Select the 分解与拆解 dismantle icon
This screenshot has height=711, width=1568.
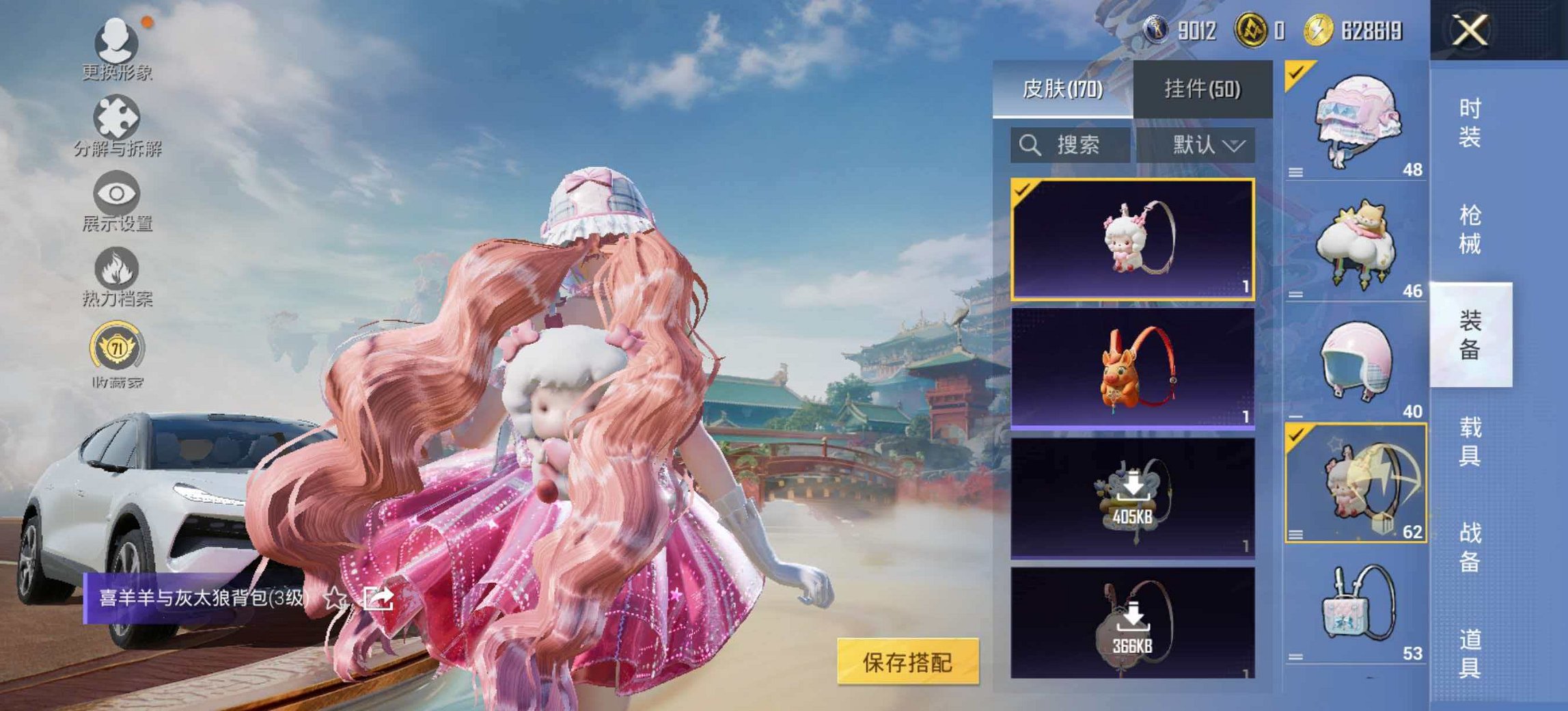(x=116, y=116)
